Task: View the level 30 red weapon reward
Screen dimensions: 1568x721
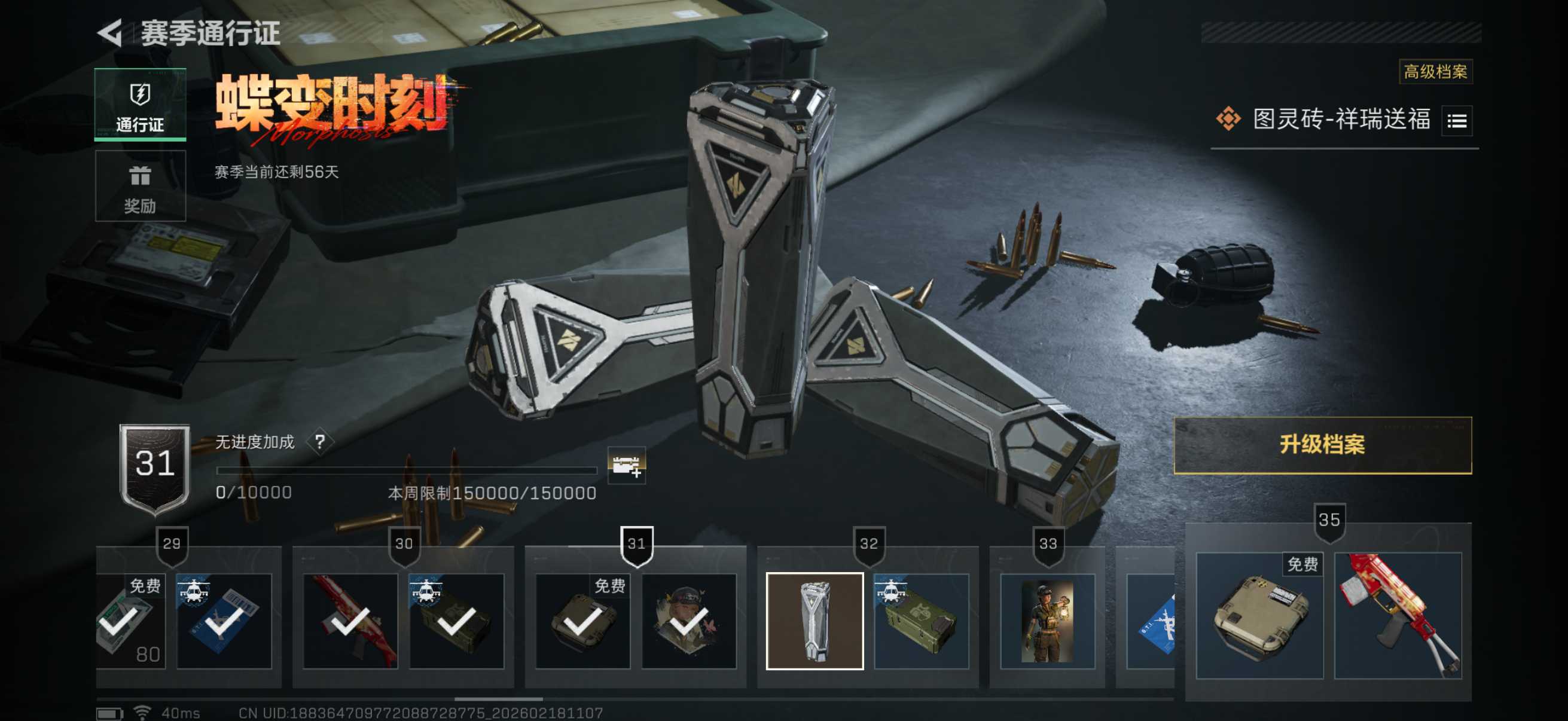Action: click(x=350, y=621)
